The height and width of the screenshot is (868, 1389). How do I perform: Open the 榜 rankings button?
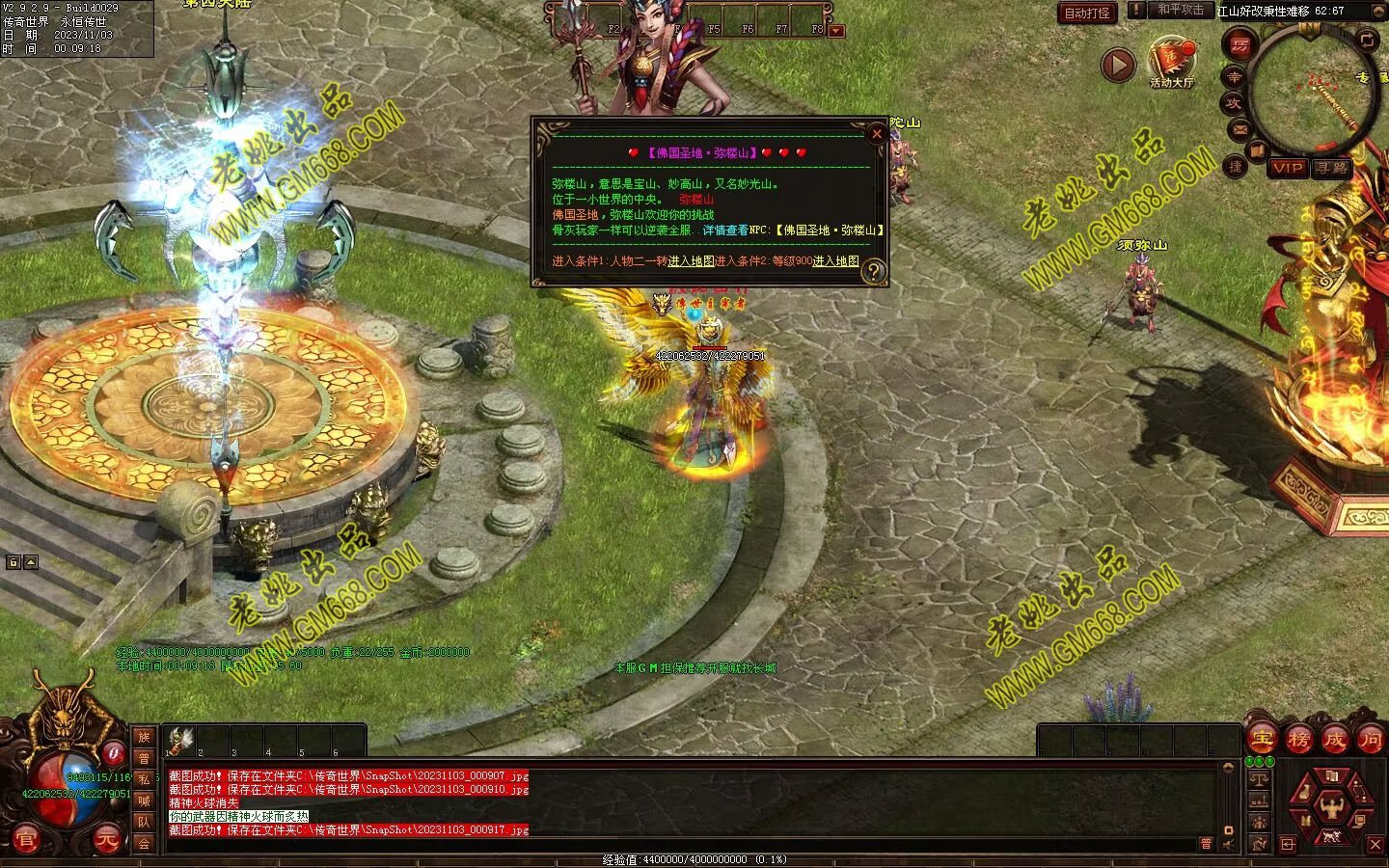pyautogui.click(x=1298, y=740)
